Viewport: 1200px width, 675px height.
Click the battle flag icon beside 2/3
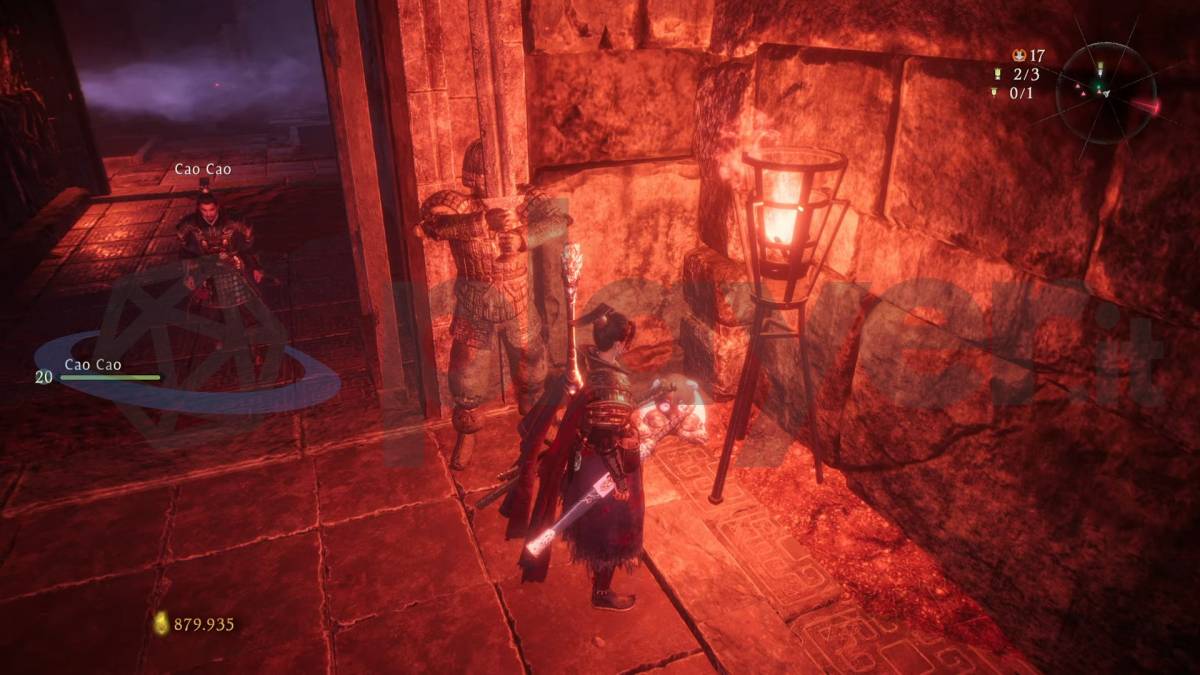996,74
